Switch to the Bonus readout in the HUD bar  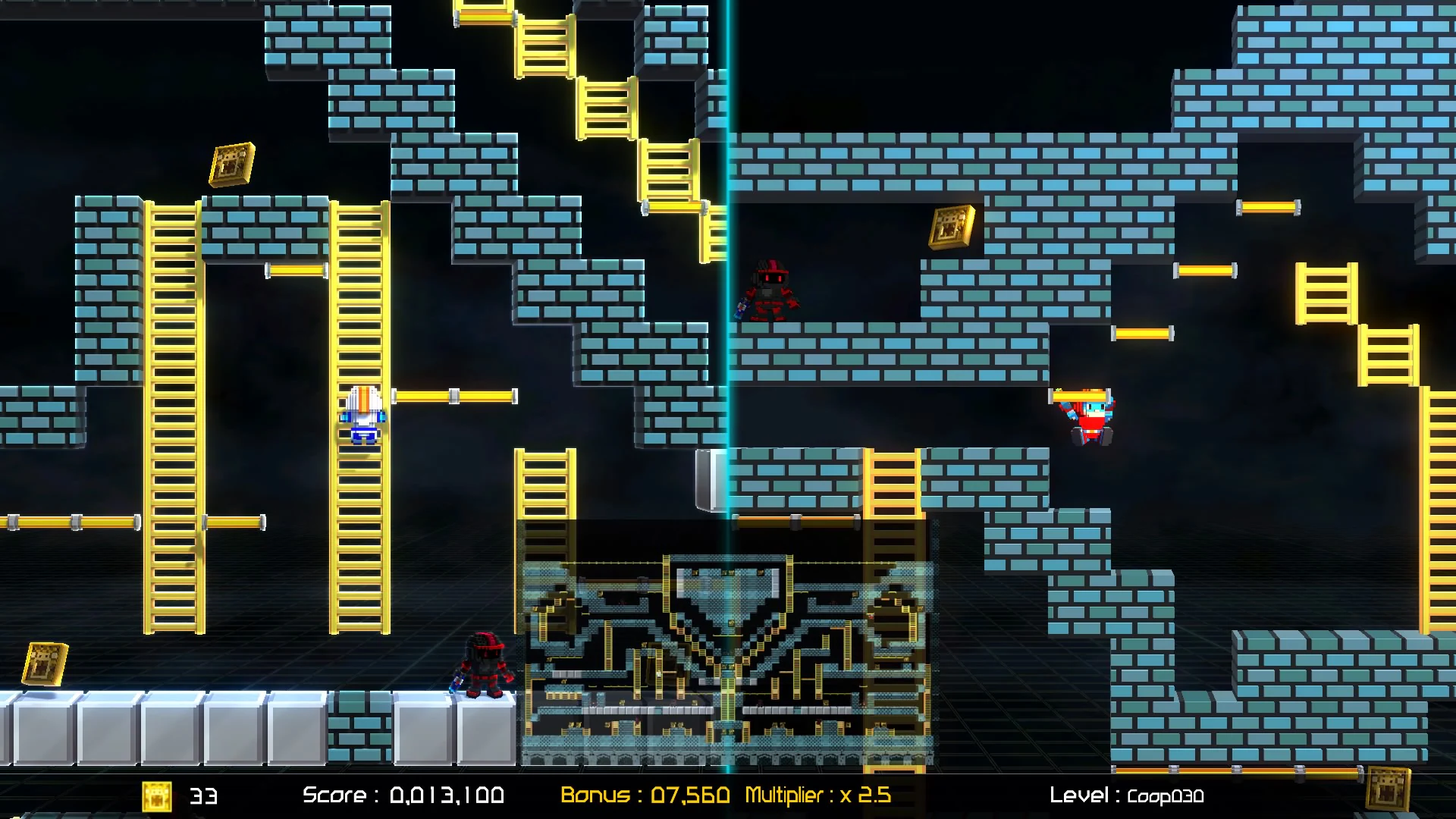(645, 796)
